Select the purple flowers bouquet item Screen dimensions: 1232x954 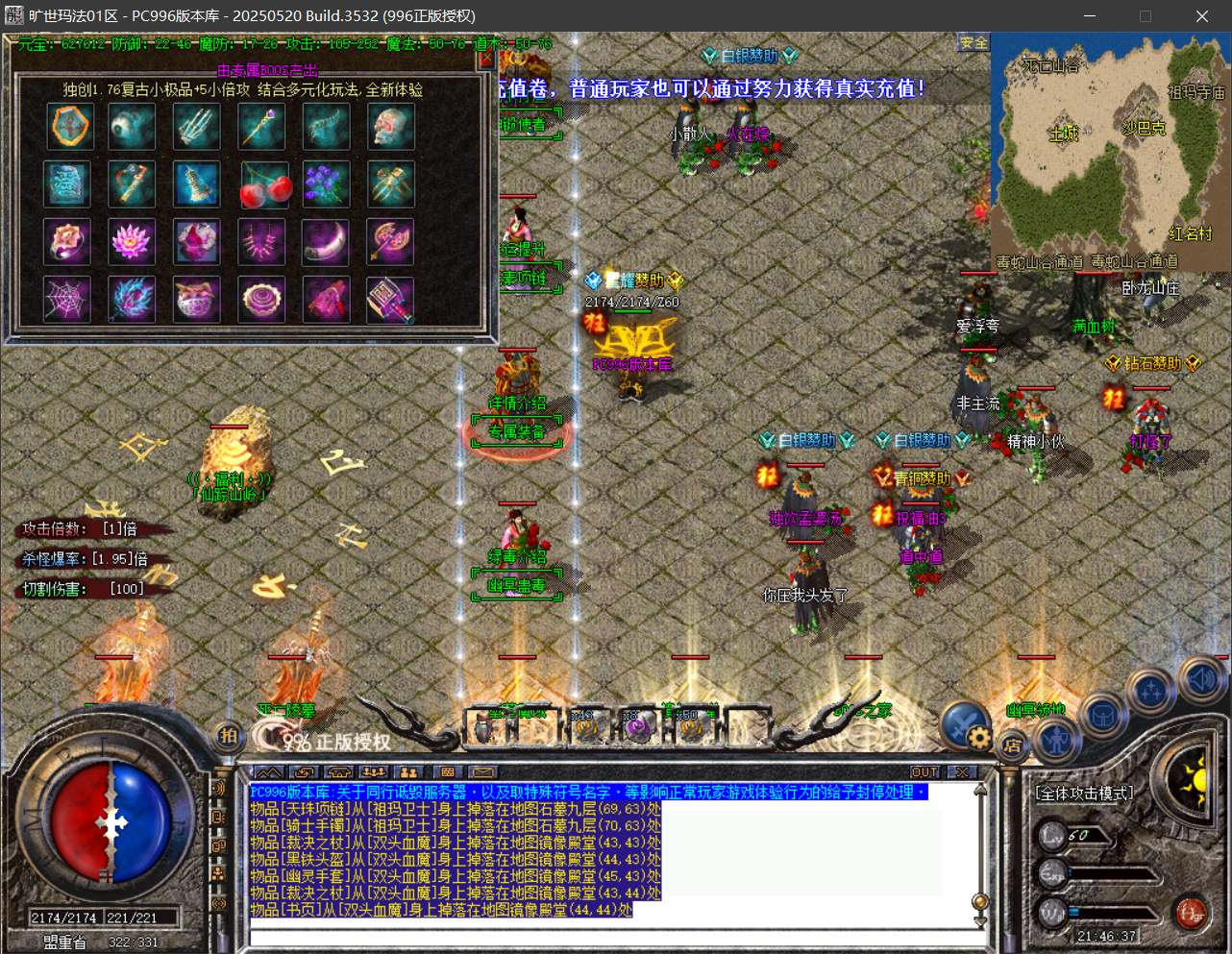click(x=326, y=184)
